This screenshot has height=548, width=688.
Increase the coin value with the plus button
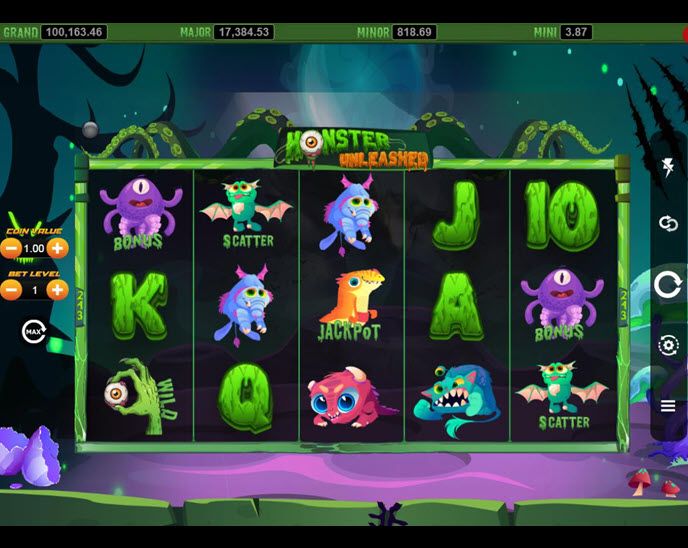[x=58, y=248]
